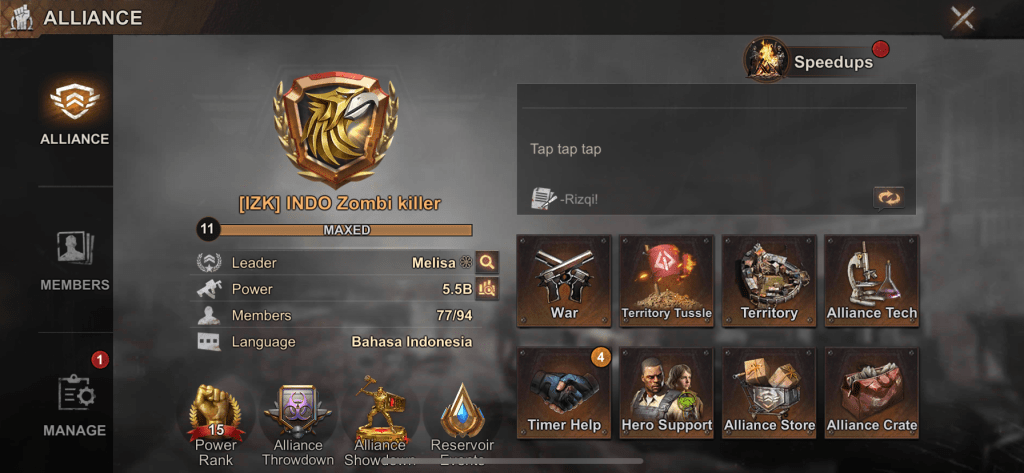Screen dimensions: 1024x473
Task: Open the Manage tab
Action: pos(75,405)
